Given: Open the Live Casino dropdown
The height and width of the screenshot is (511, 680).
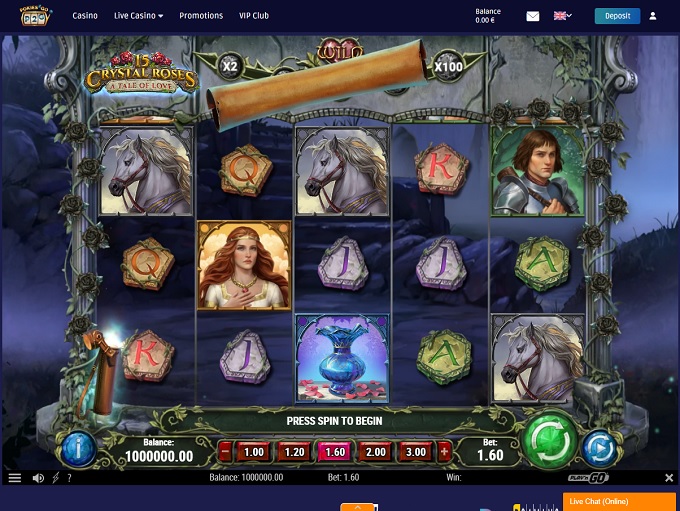Looking at the screenshot, I should [x=139, y=16].
